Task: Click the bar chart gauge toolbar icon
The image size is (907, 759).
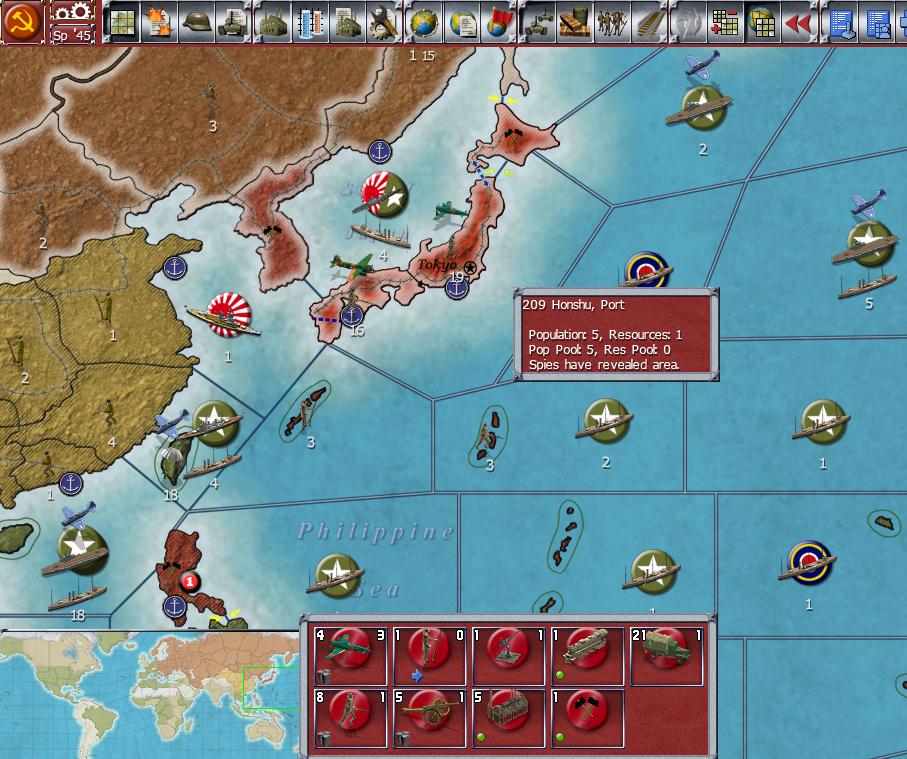Action: [309, 21]
